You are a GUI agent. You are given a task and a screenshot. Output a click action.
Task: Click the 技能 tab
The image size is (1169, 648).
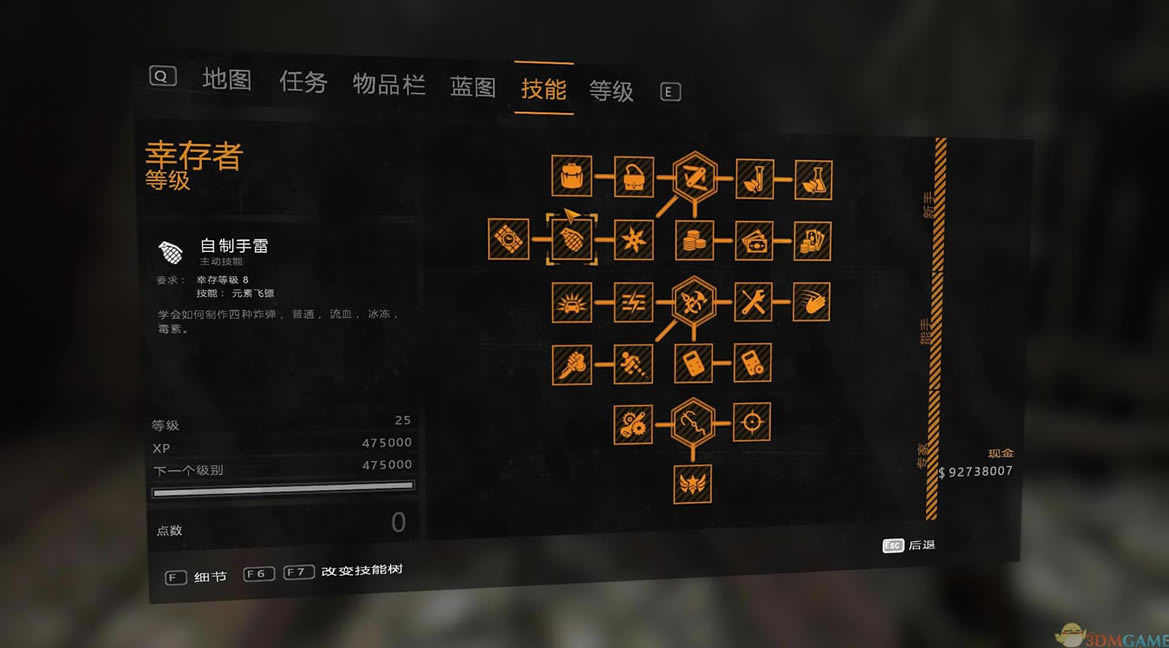pyautogui.click(x=544, y=89)
